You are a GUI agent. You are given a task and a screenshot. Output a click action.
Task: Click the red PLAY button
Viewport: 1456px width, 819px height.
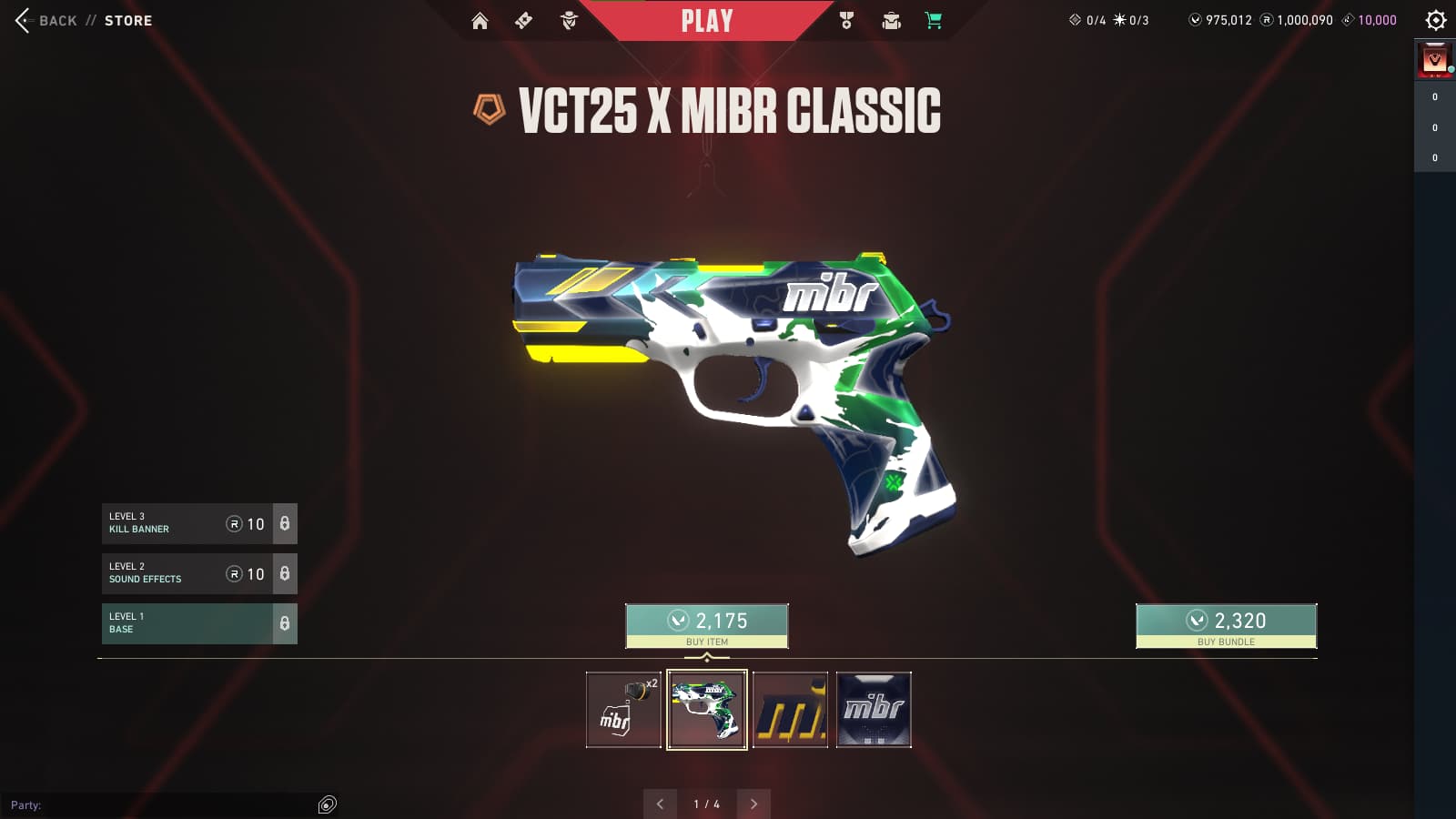click(x=707, y=21)
